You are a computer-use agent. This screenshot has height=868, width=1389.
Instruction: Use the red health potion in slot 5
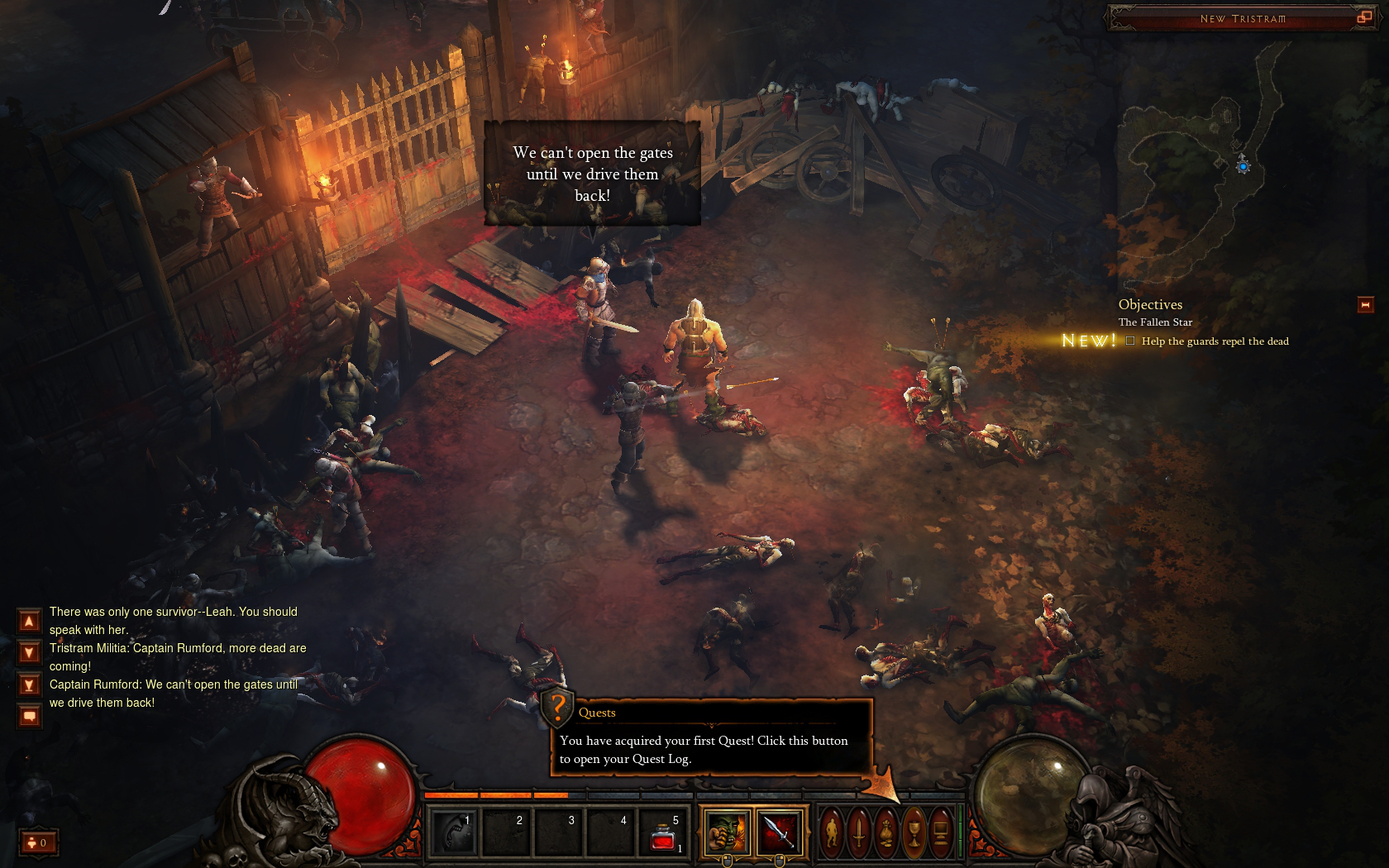(x=664, y=832)
